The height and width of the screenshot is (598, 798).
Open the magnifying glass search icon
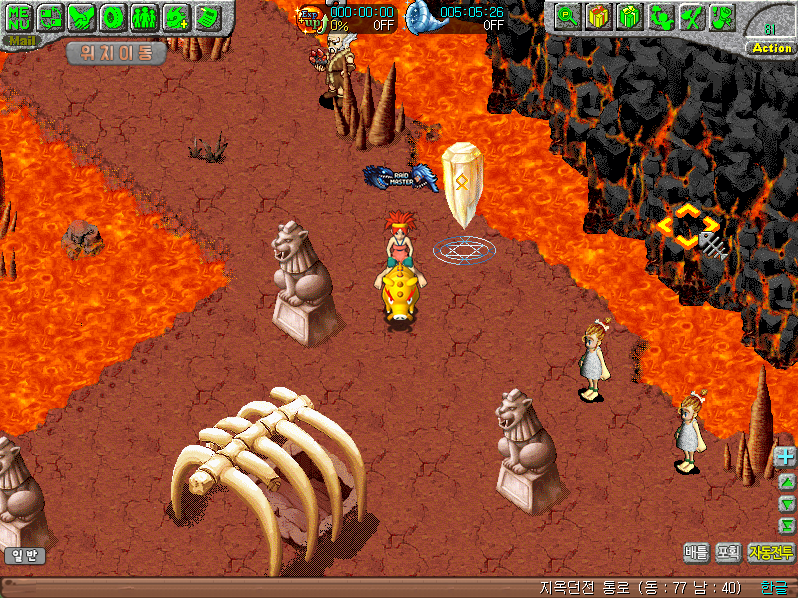pos(568,17)
